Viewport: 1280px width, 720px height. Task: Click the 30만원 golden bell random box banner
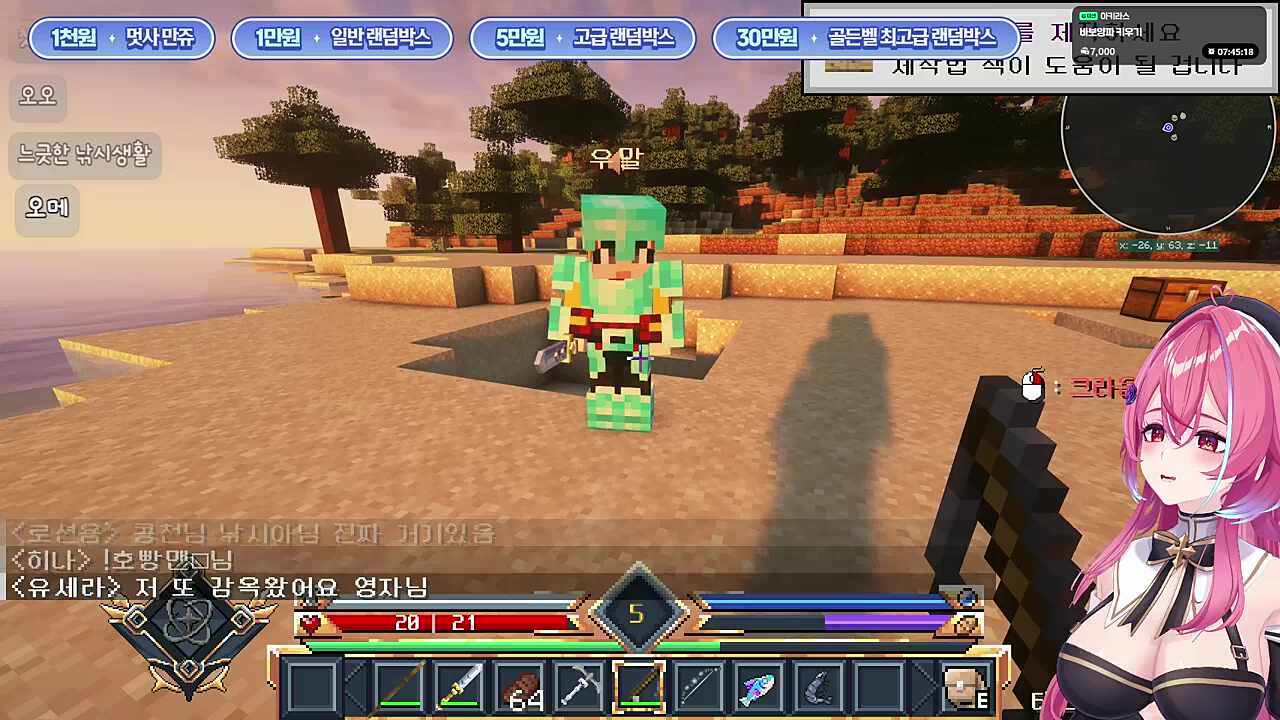click(x=866, y=38)
